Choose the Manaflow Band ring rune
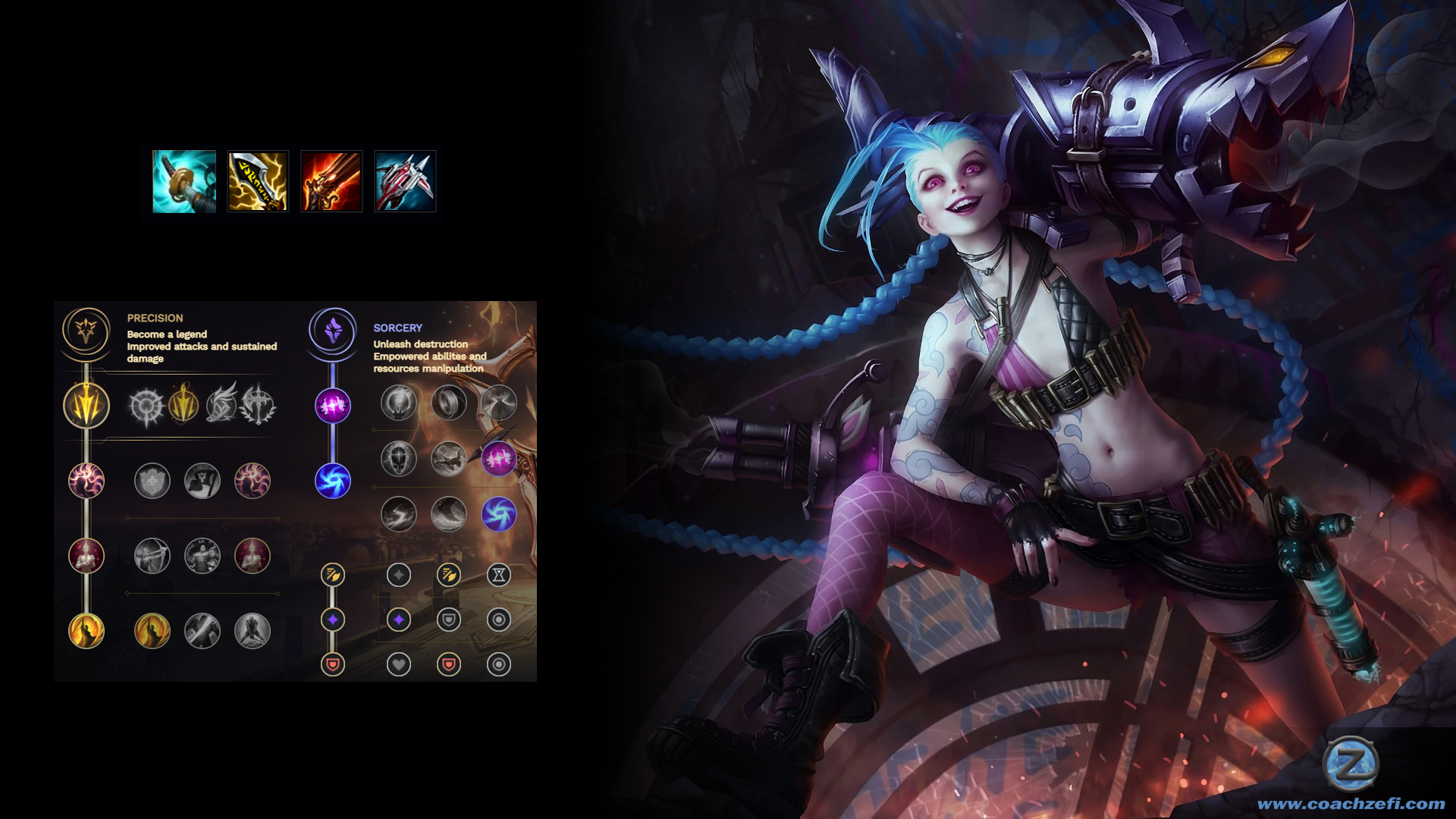 point(449,403)
